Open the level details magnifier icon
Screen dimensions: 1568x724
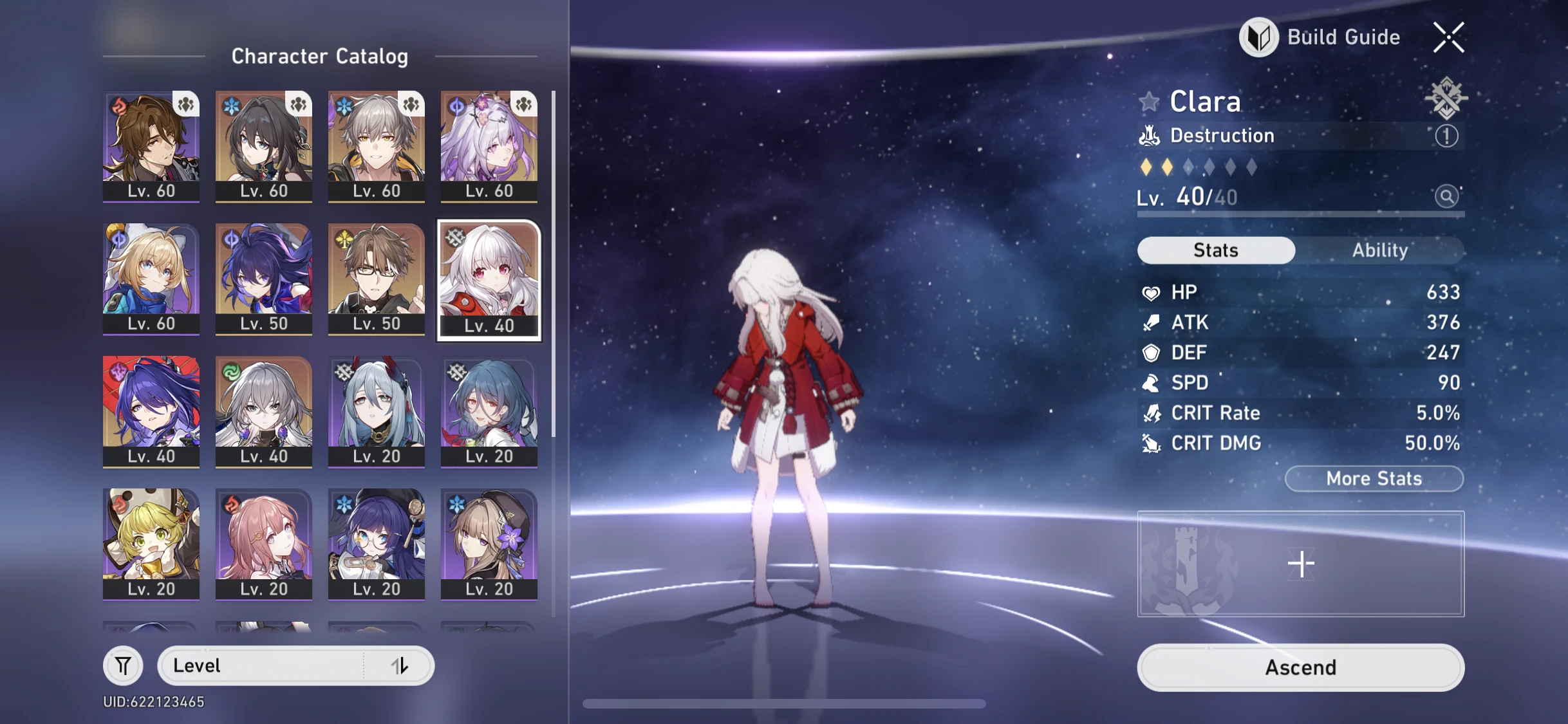tap(1446, 197)
